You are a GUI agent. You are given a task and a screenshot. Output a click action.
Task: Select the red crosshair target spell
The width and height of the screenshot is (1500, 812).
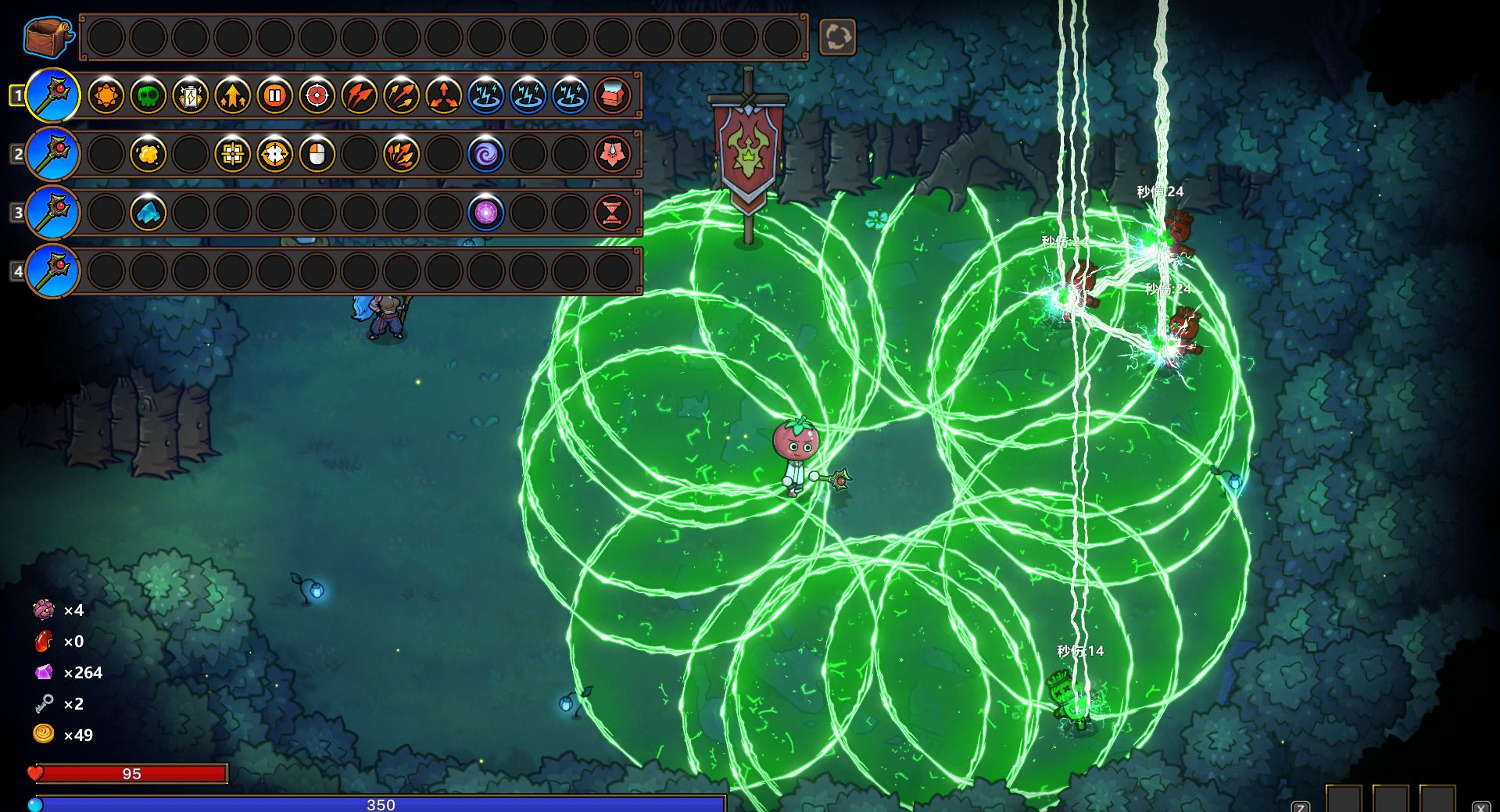pyautogui.click(x=317, y=96)
